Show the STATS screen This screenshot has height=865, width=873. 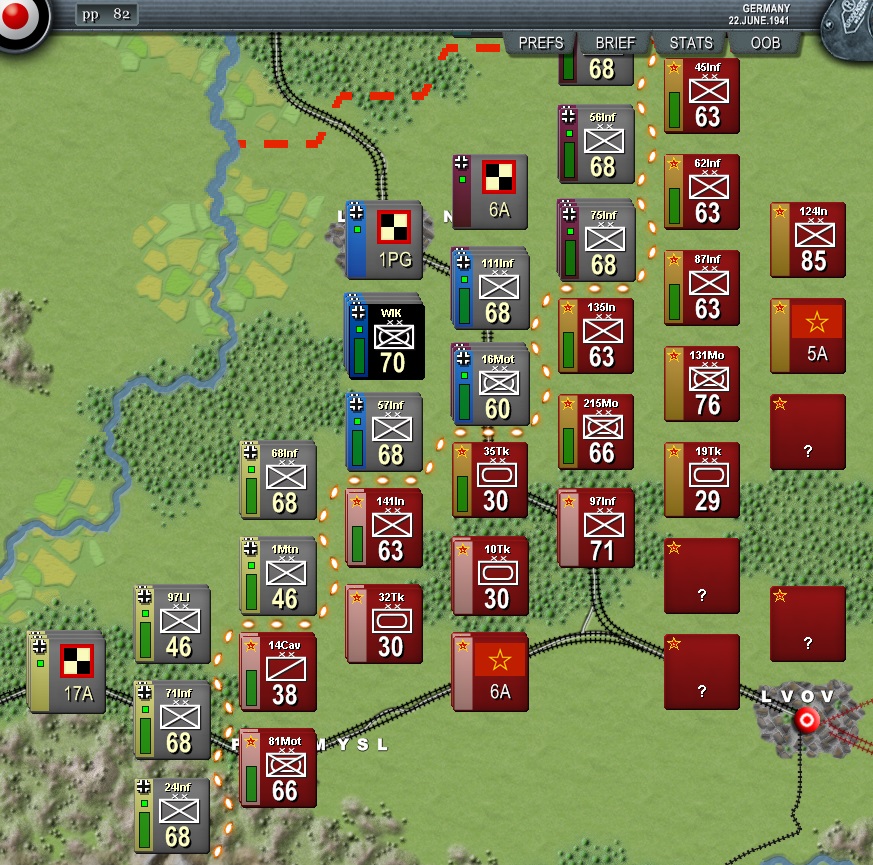click(691, 43)
